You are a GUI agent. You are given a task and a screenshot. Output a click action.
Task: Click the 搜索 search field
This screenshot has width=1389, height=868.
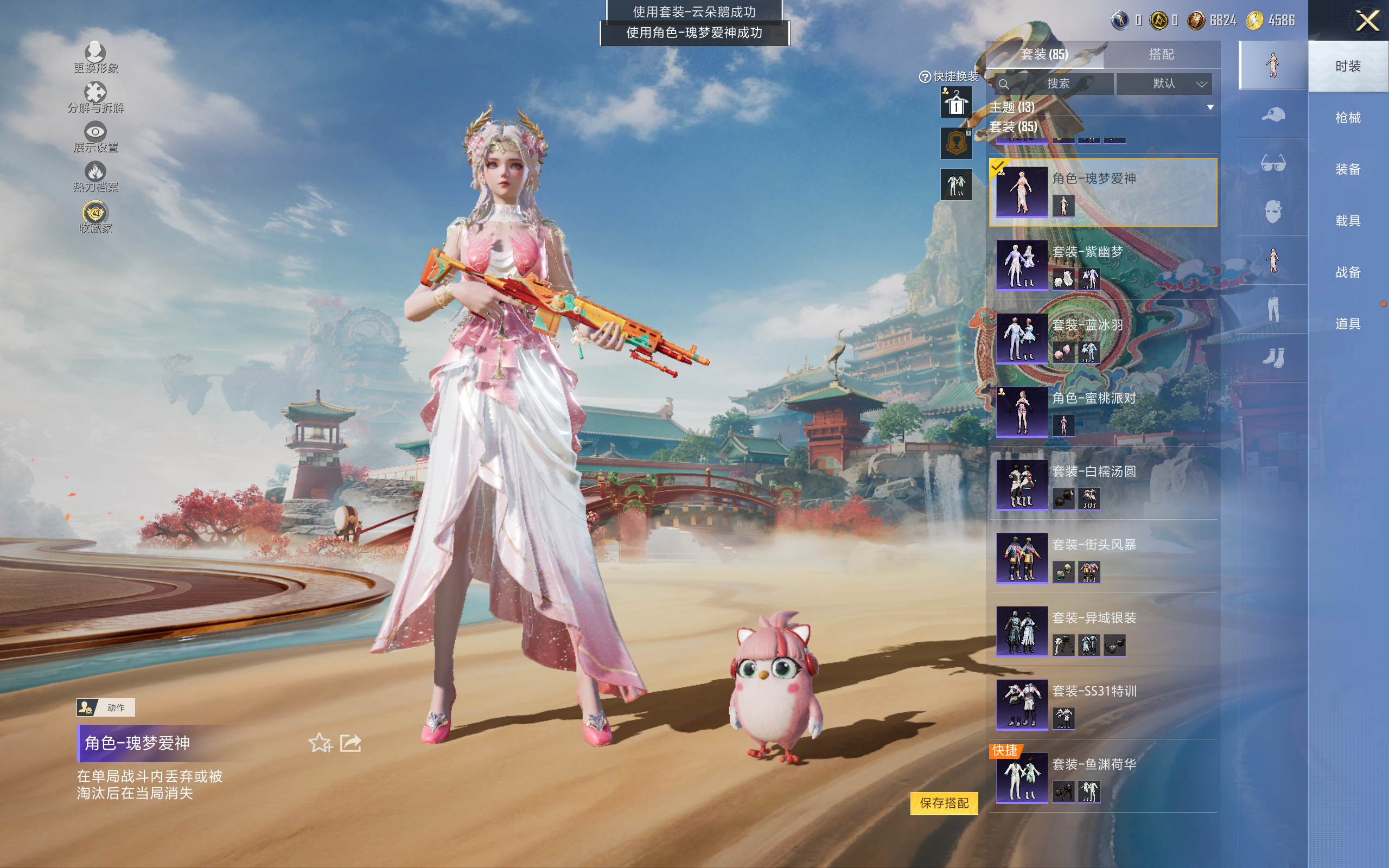[1057, 84]
